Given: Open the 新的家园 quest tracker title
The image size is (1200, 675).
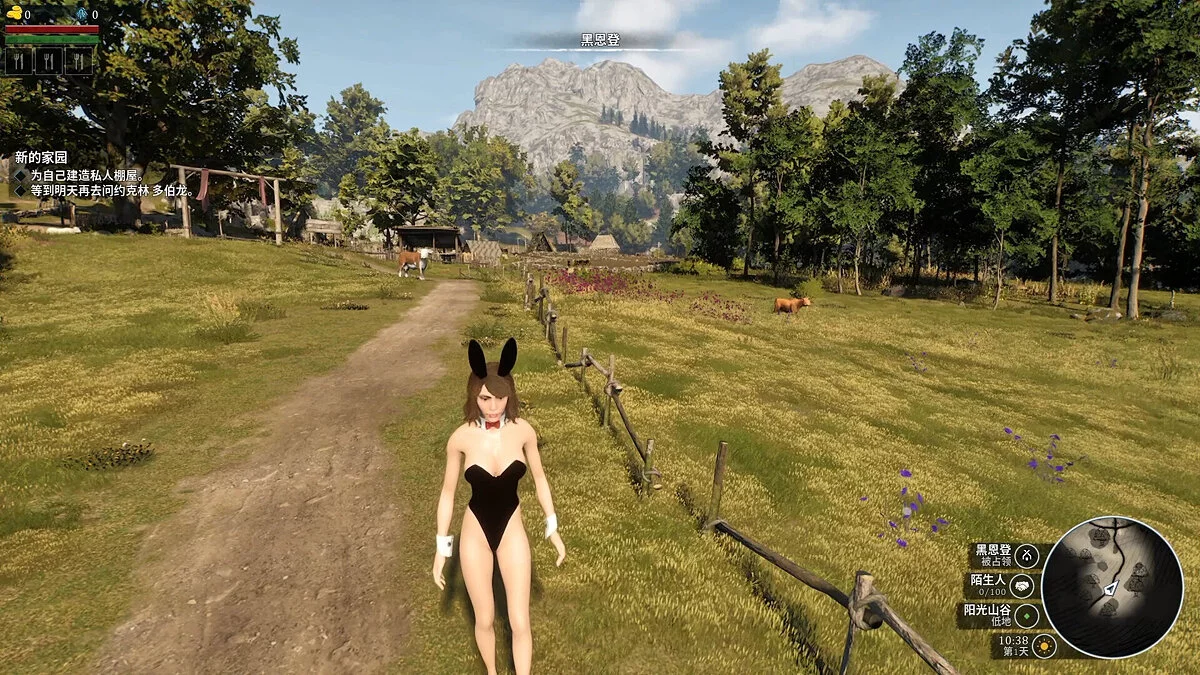Looking at the screenshot, I should [41, 158].
